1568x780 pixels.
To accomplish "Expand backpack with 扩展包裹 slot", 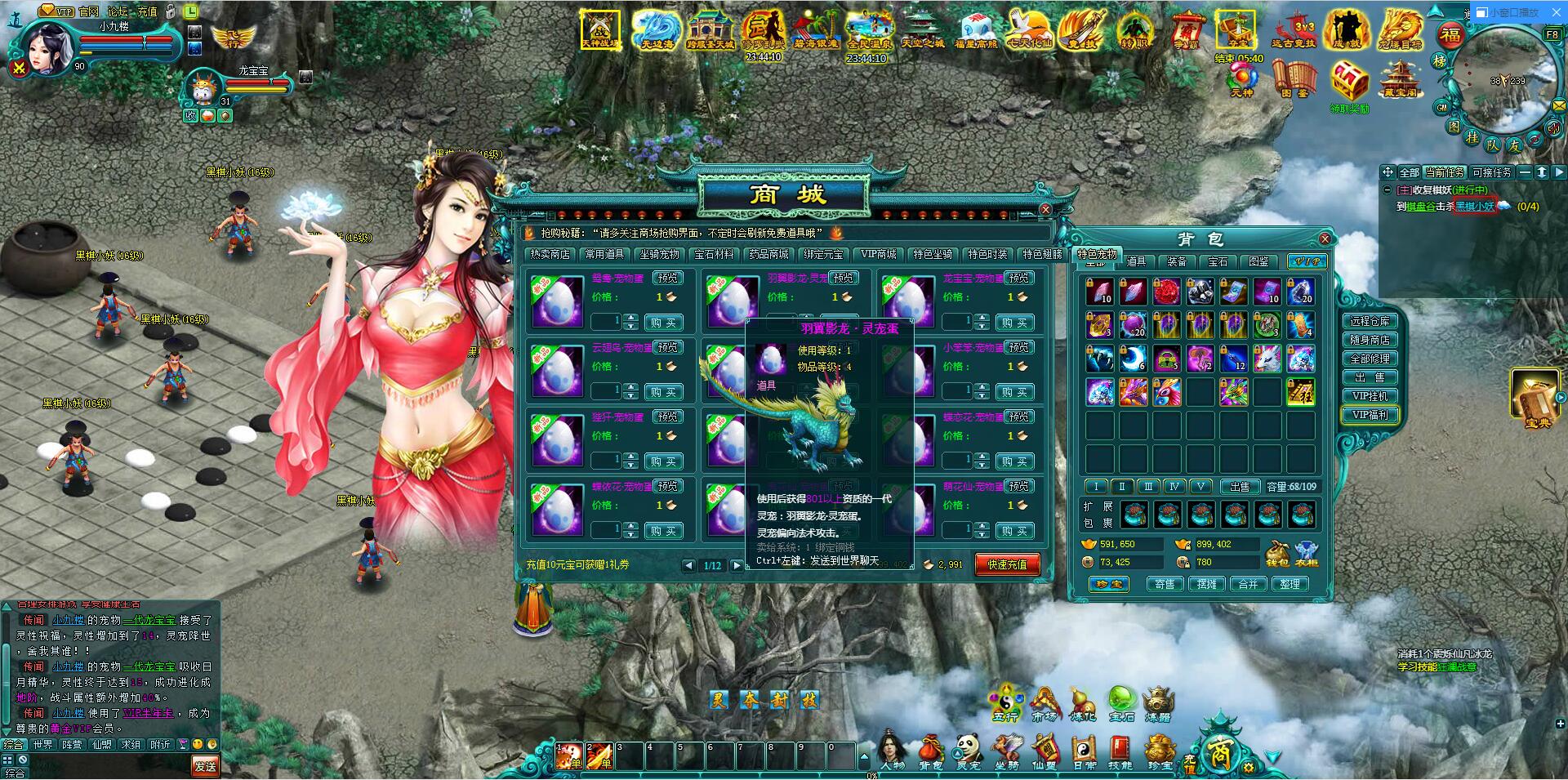I will click(1134, 515).
